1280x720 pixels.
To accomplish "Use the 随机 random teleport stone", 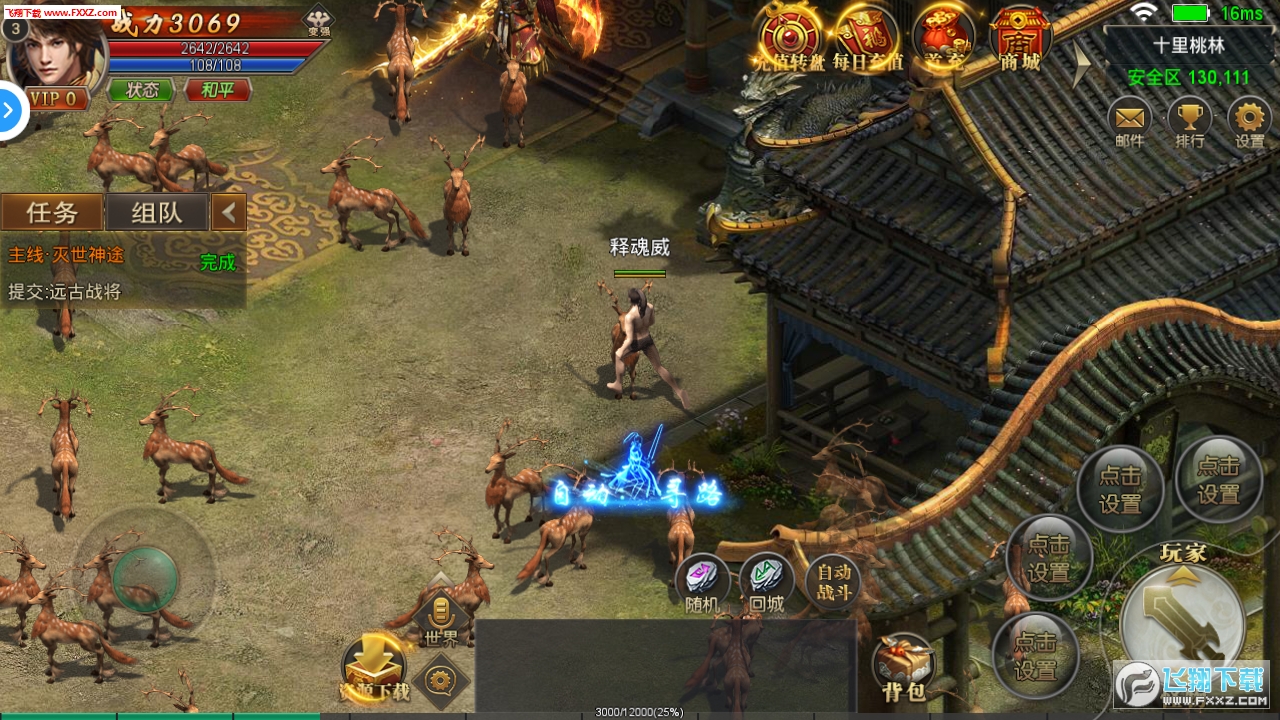I will click(x=702, y=582).
